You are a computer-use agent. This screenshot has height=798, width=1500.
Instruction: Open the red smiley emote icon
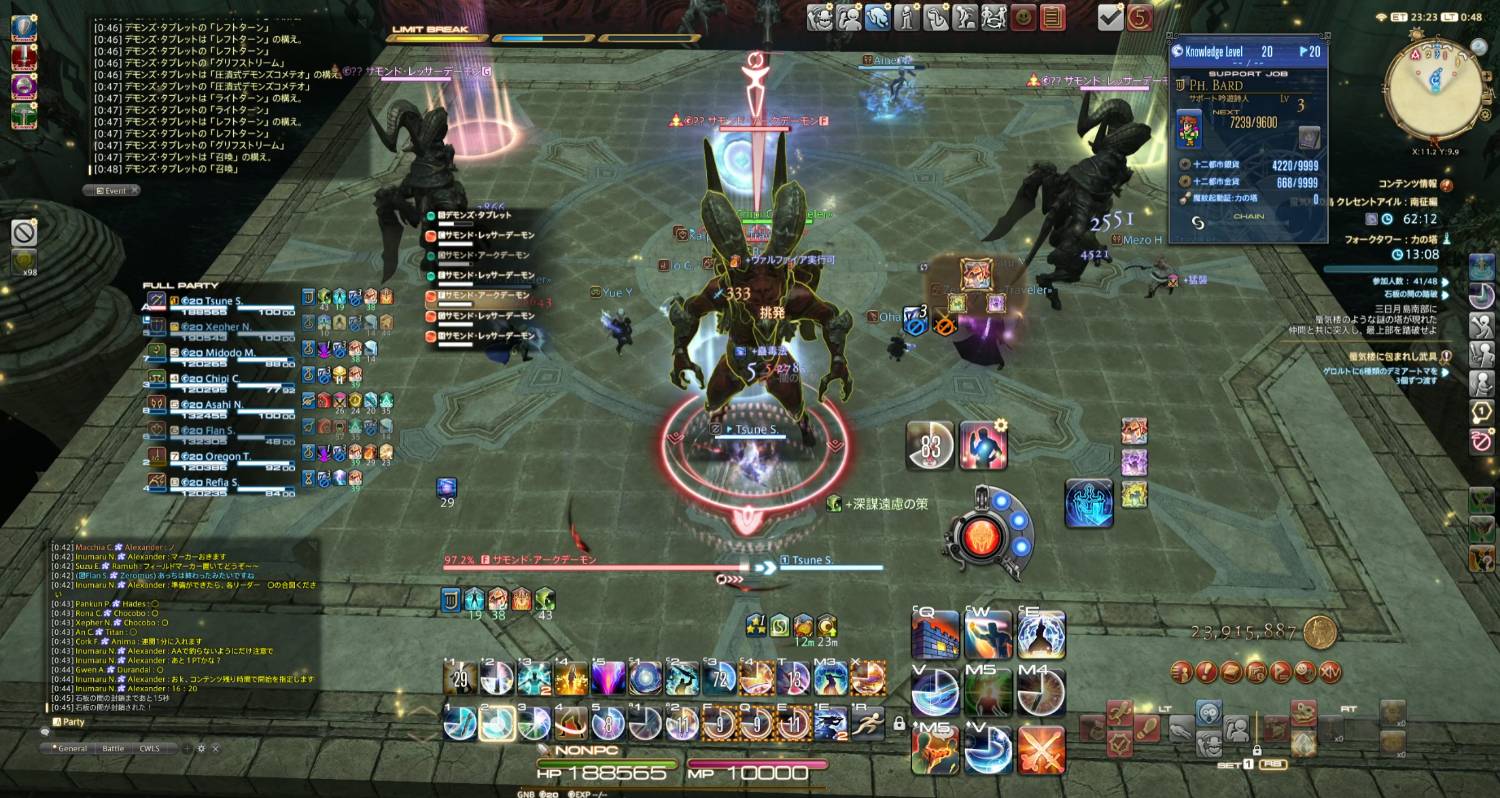(1023, 17)
